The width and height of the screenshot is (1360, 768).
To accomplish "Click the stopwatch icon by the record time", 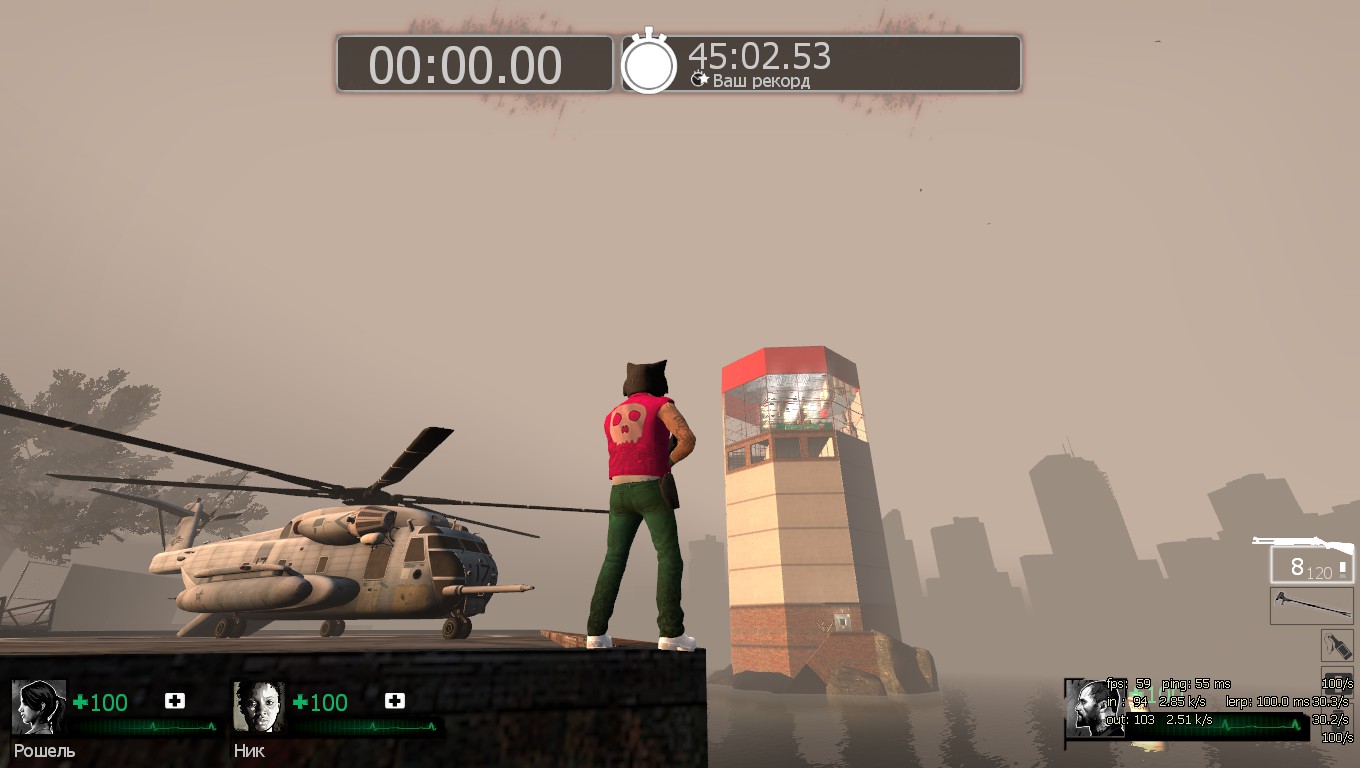I will (x=649, y=63).
